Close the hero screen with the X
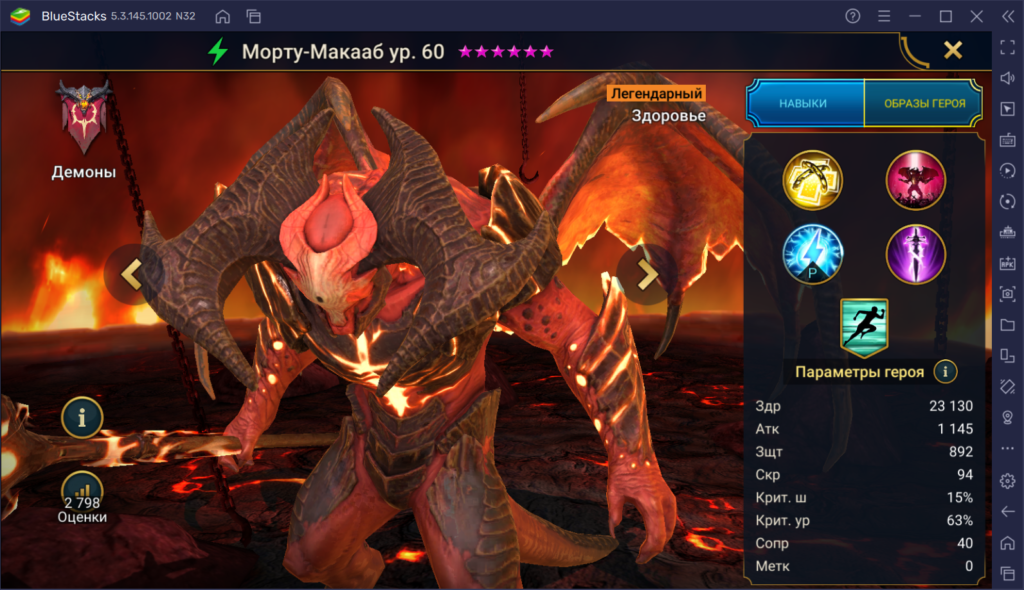 click(953, 50)
